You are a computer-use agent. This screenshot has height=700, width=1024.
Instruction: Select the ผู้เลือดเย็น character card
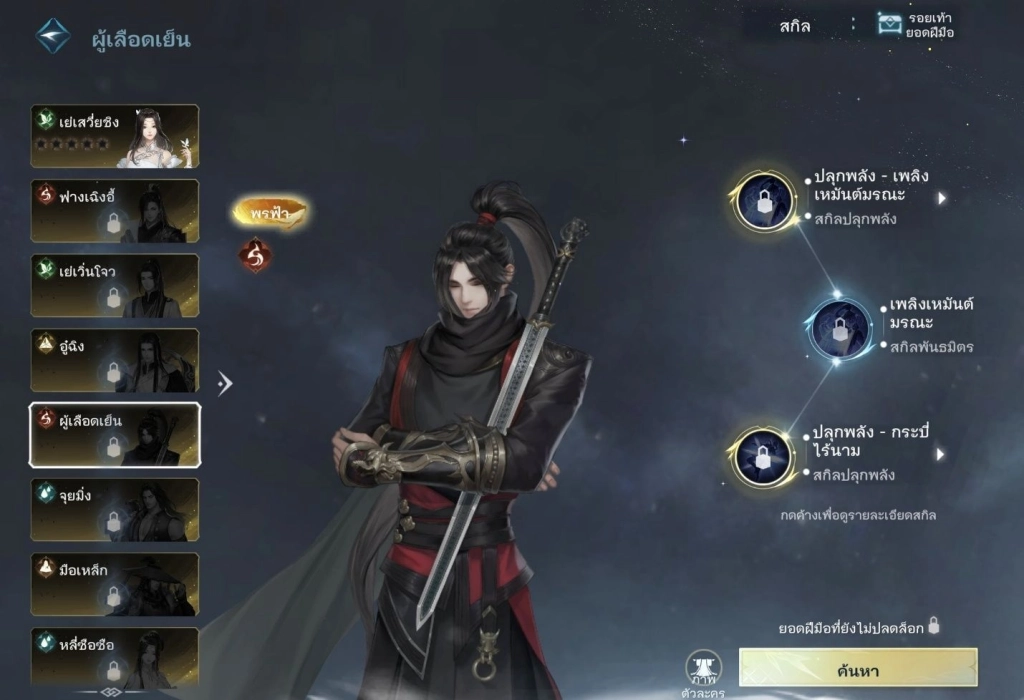[x=114, y=435]
